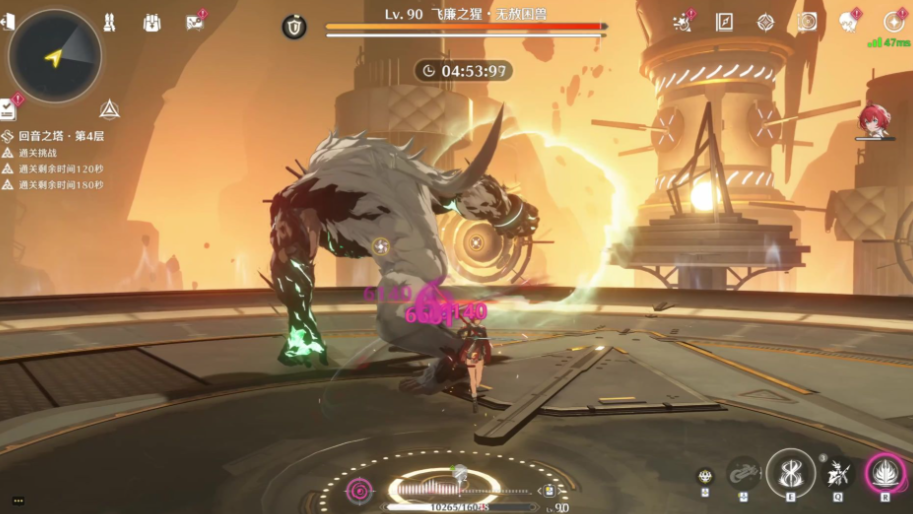The height and width of the screenshot is (514, 913).
Task: Open the disc-shaped icon in the top bar
Action: click(x=807, y=21)
